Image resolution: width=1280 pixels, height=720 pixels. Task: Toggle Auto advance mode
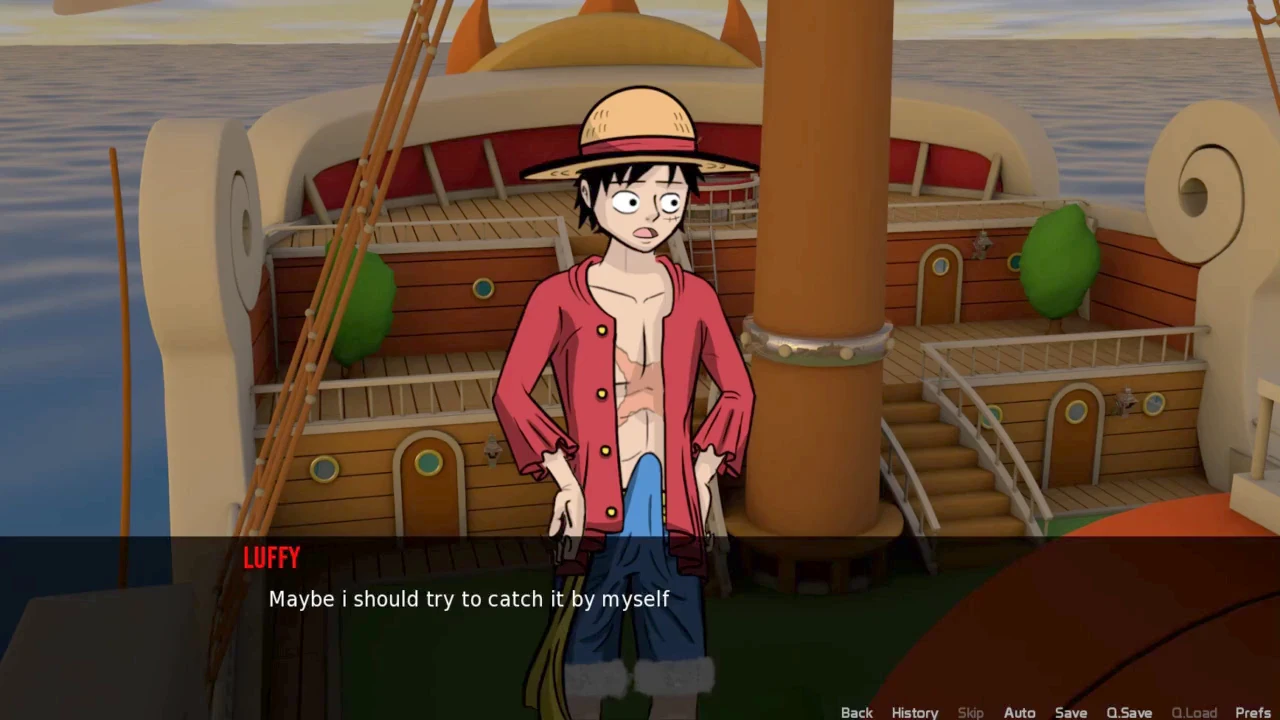pyautogui.click(x=1019, y=712)
